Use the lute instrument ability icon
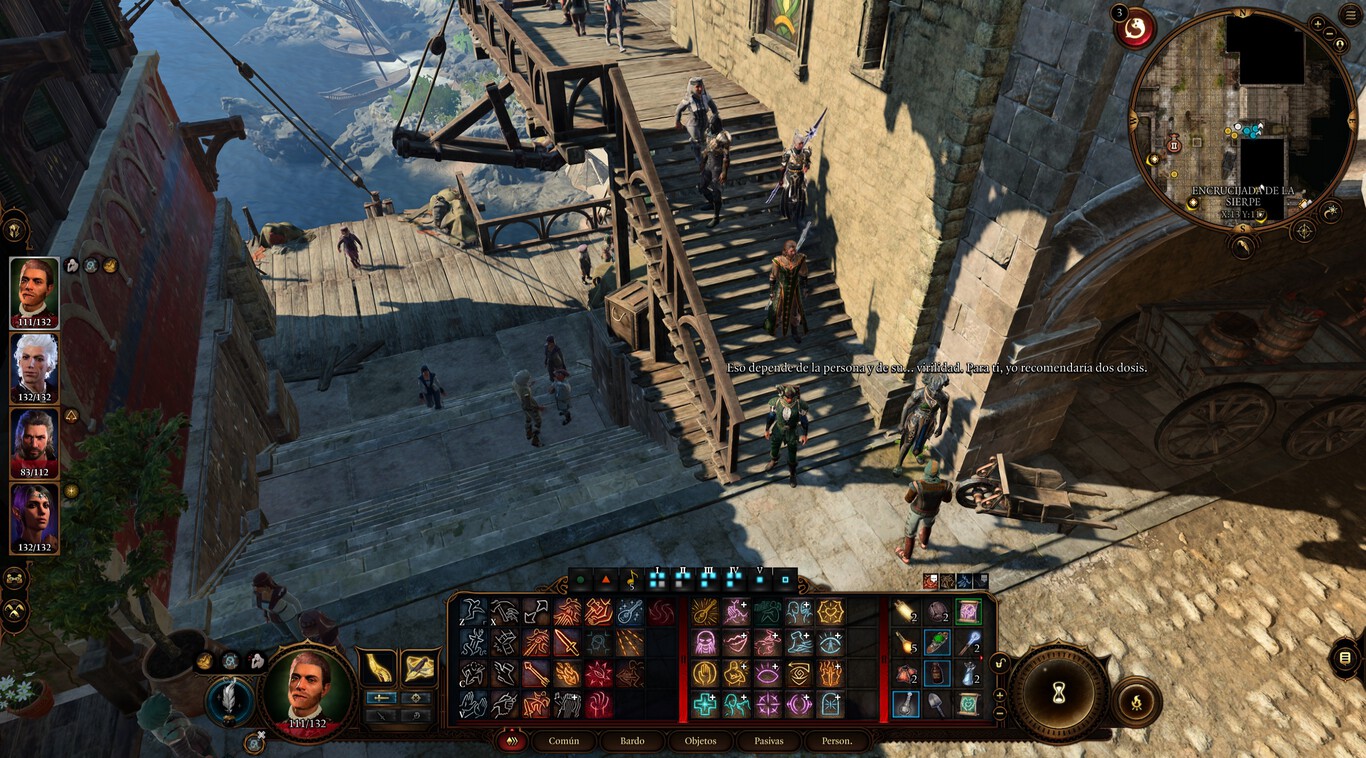This screenshot has height=758, width=1366. (629, 612)
